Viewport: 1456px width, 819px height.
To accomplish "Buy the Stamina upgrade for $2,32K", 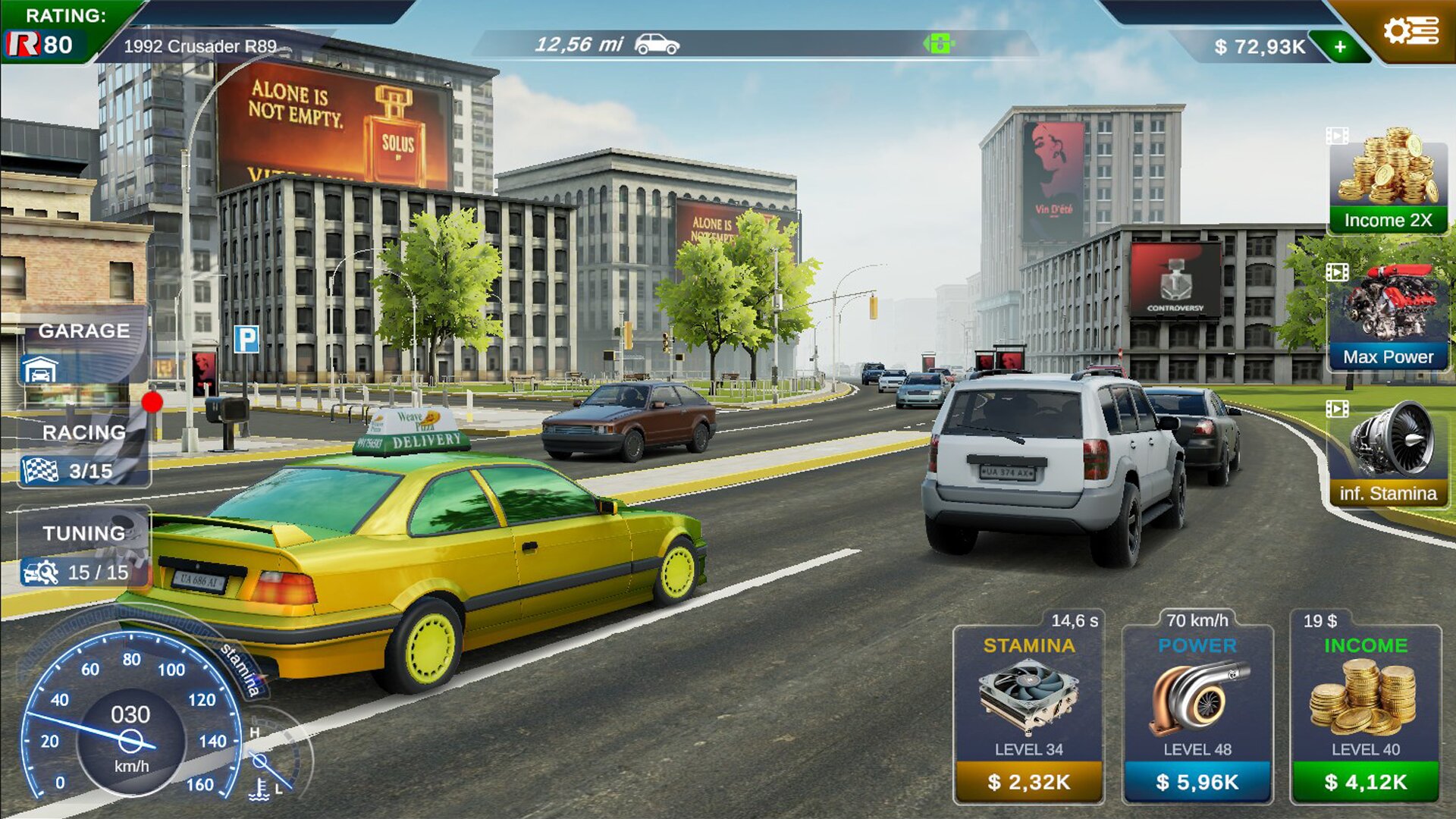I will [1029, 782].
